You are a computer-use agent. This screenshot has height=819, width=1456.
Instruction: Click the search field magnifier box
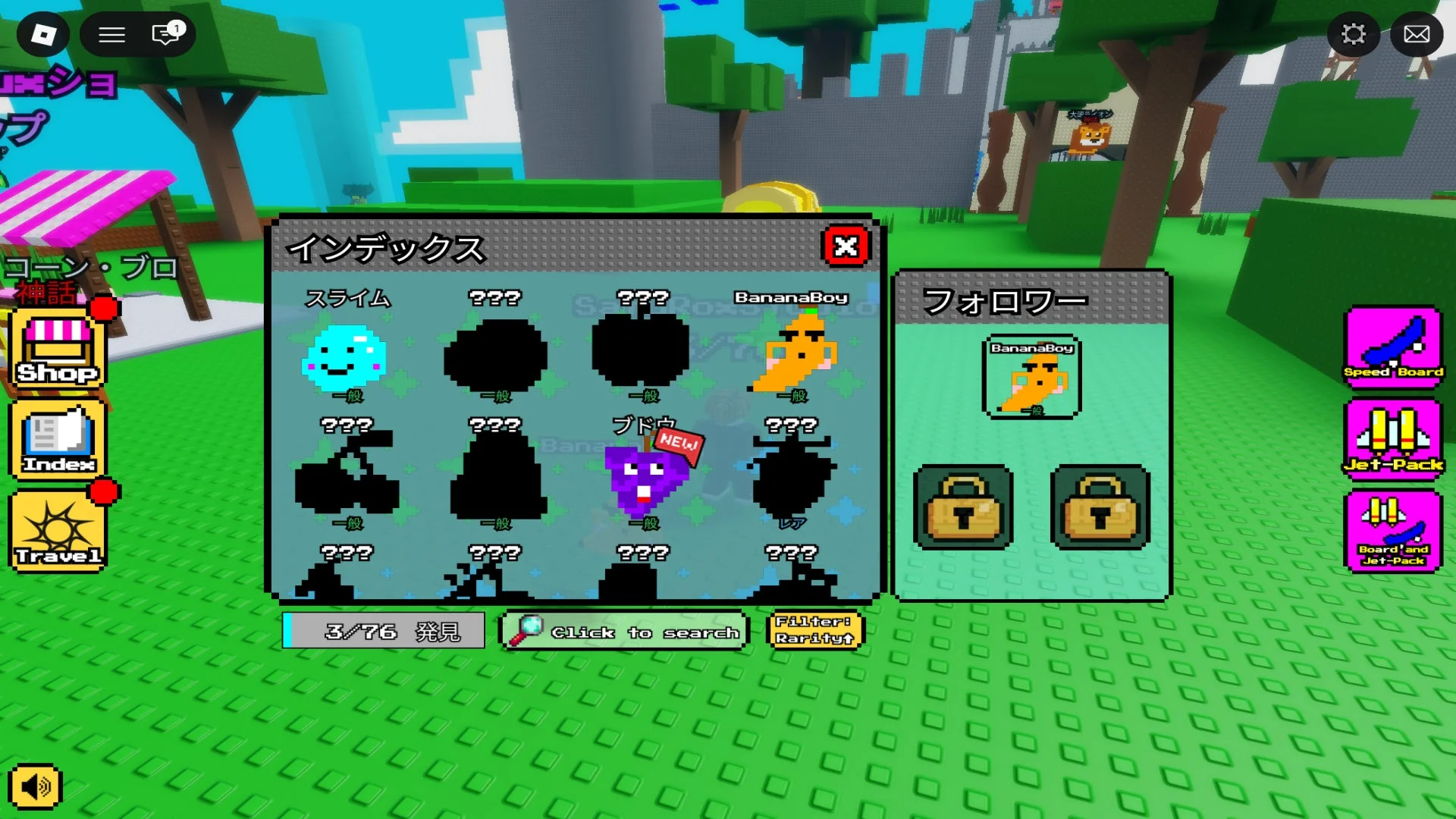click(x=623, y=631)
